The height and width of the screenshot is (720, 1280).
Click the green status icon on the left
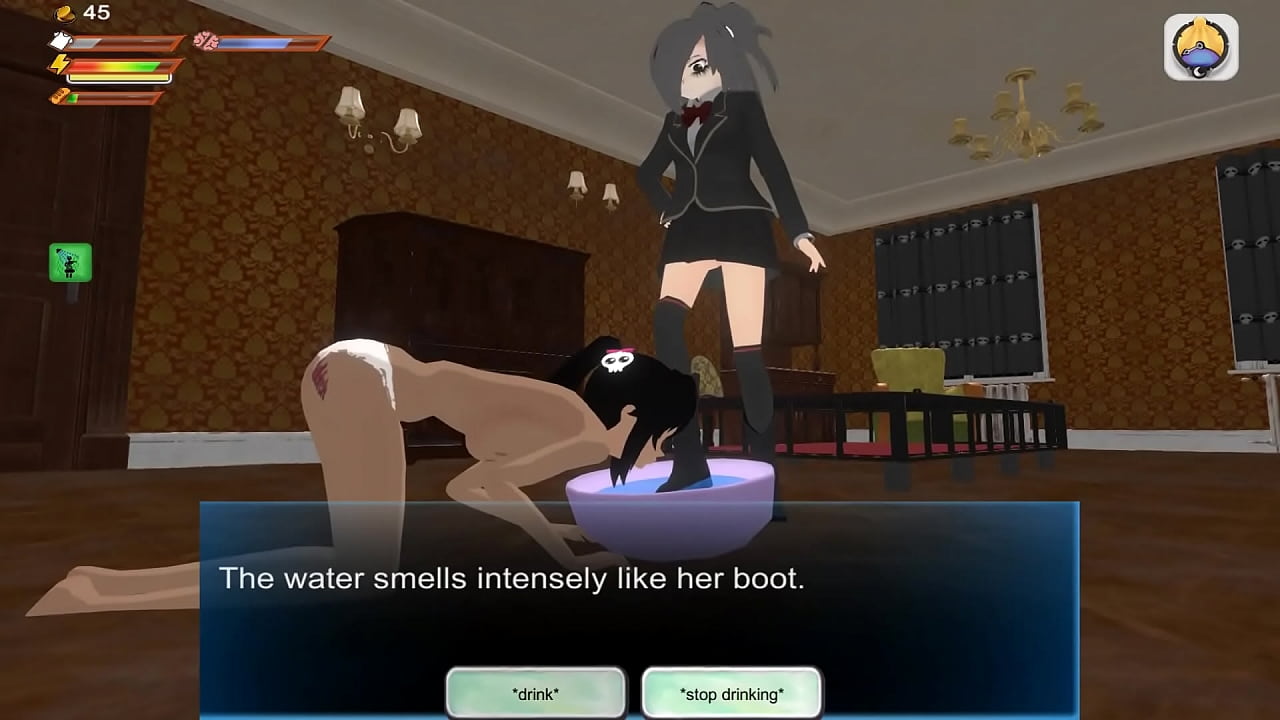click(x=70, y=262)
